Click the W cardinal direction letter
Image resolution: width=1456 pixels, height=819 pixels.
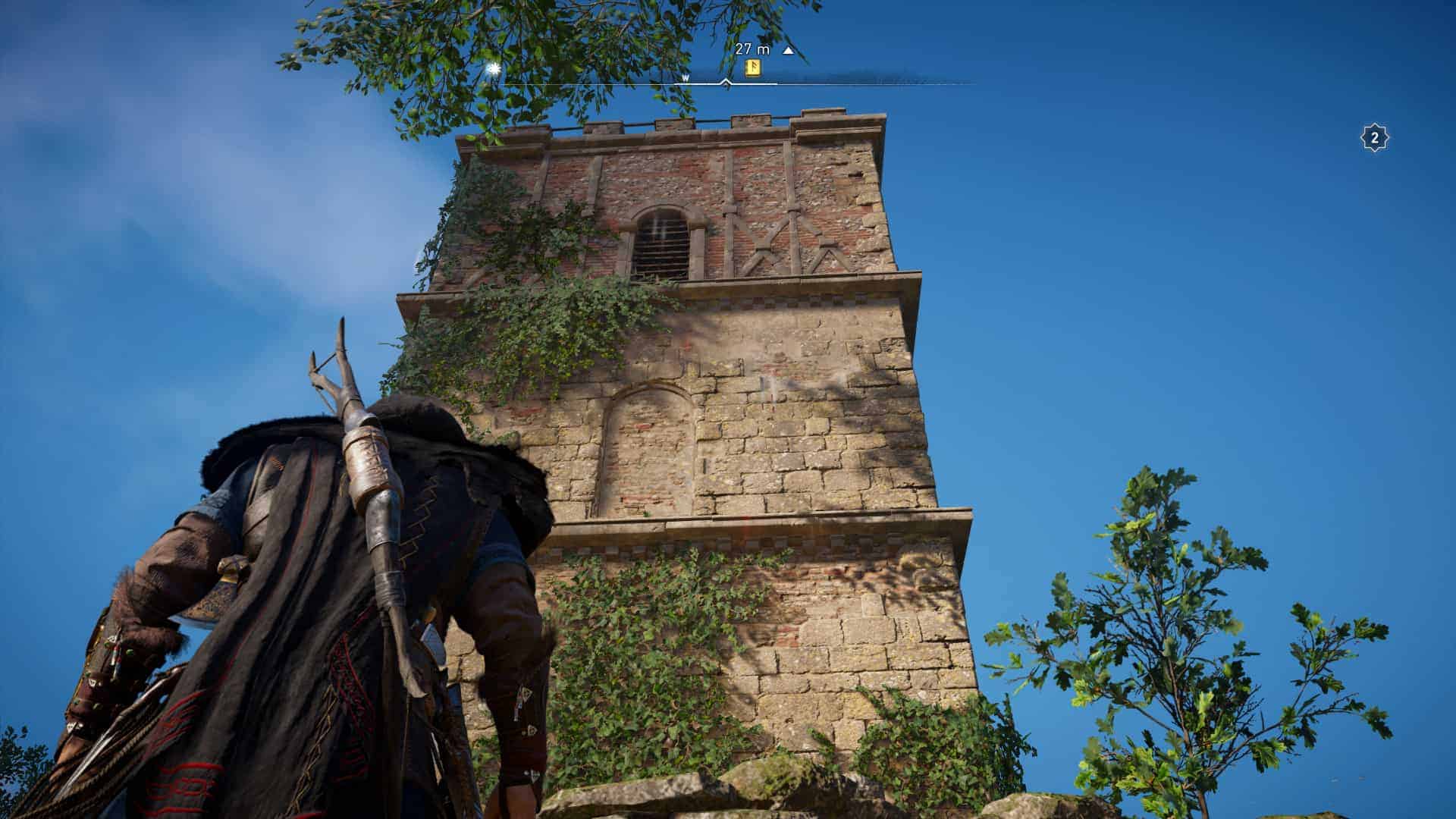[x=686, y=77]
